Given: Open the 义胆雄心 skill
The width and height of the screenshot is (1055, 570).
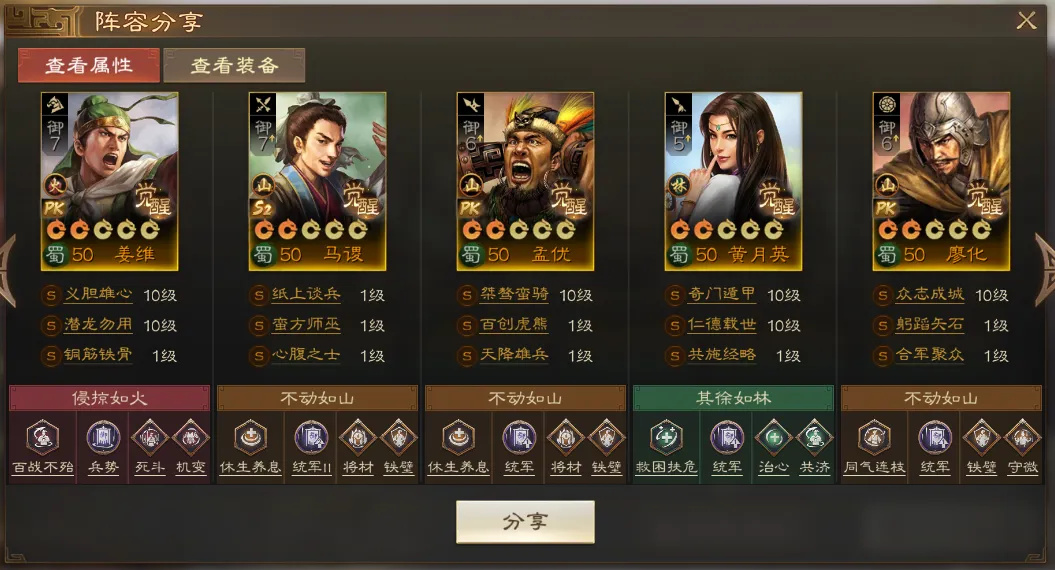Looking at the screenshot, I should point(98,296).
